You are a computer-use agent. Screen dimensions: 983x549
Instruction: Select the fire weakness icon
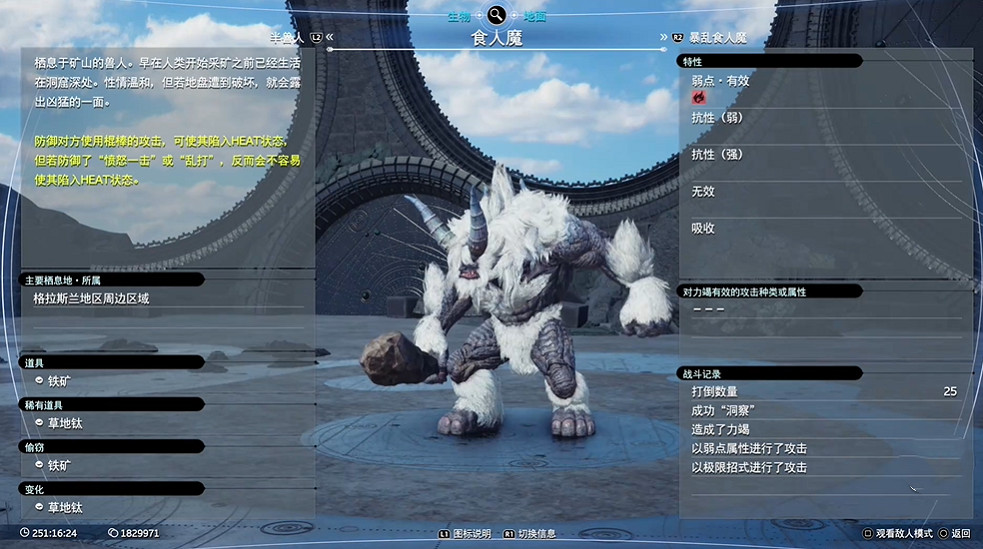click(698, 98)
